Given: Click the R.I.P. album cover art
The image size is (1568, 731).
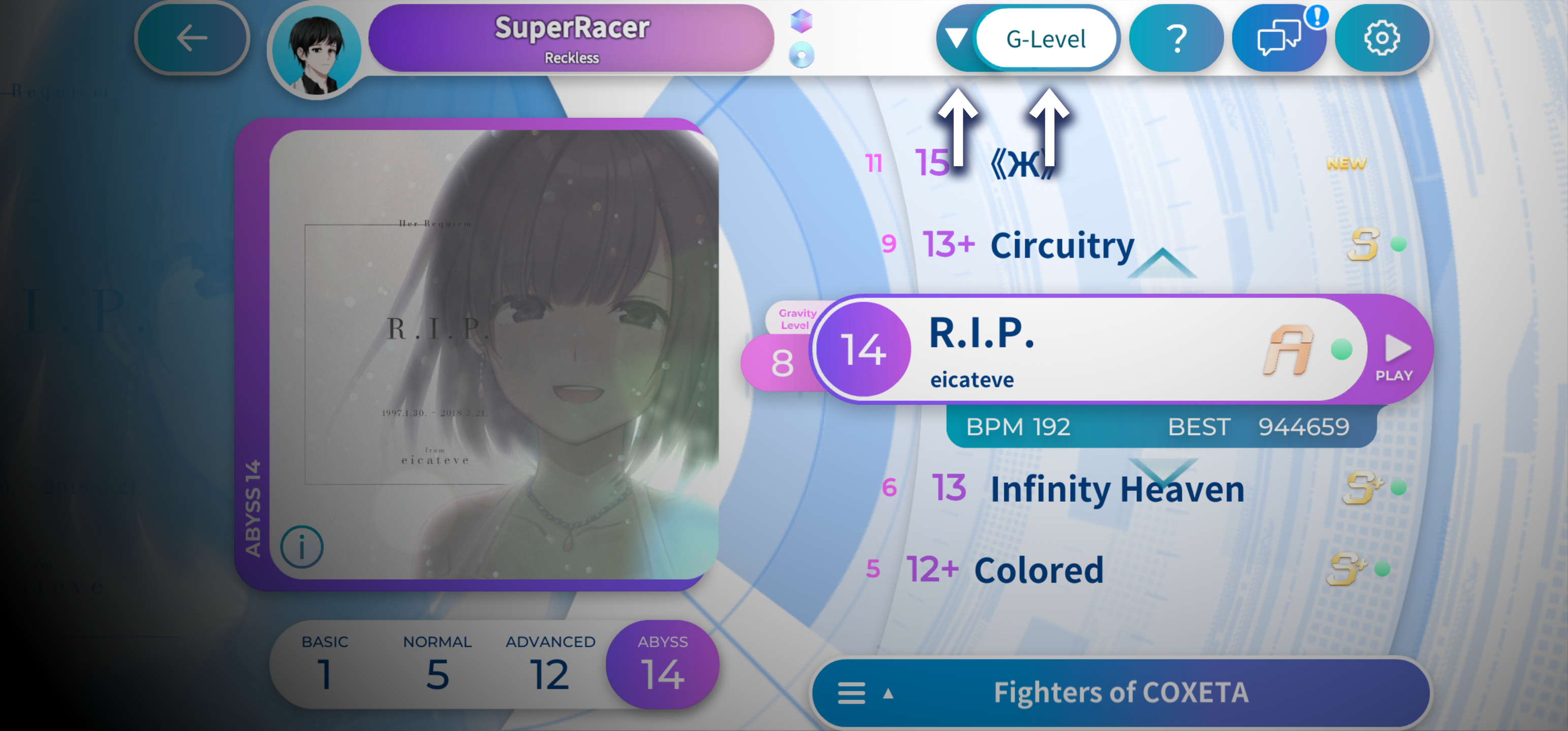Looking at the screenshot, I should [493, 353].
